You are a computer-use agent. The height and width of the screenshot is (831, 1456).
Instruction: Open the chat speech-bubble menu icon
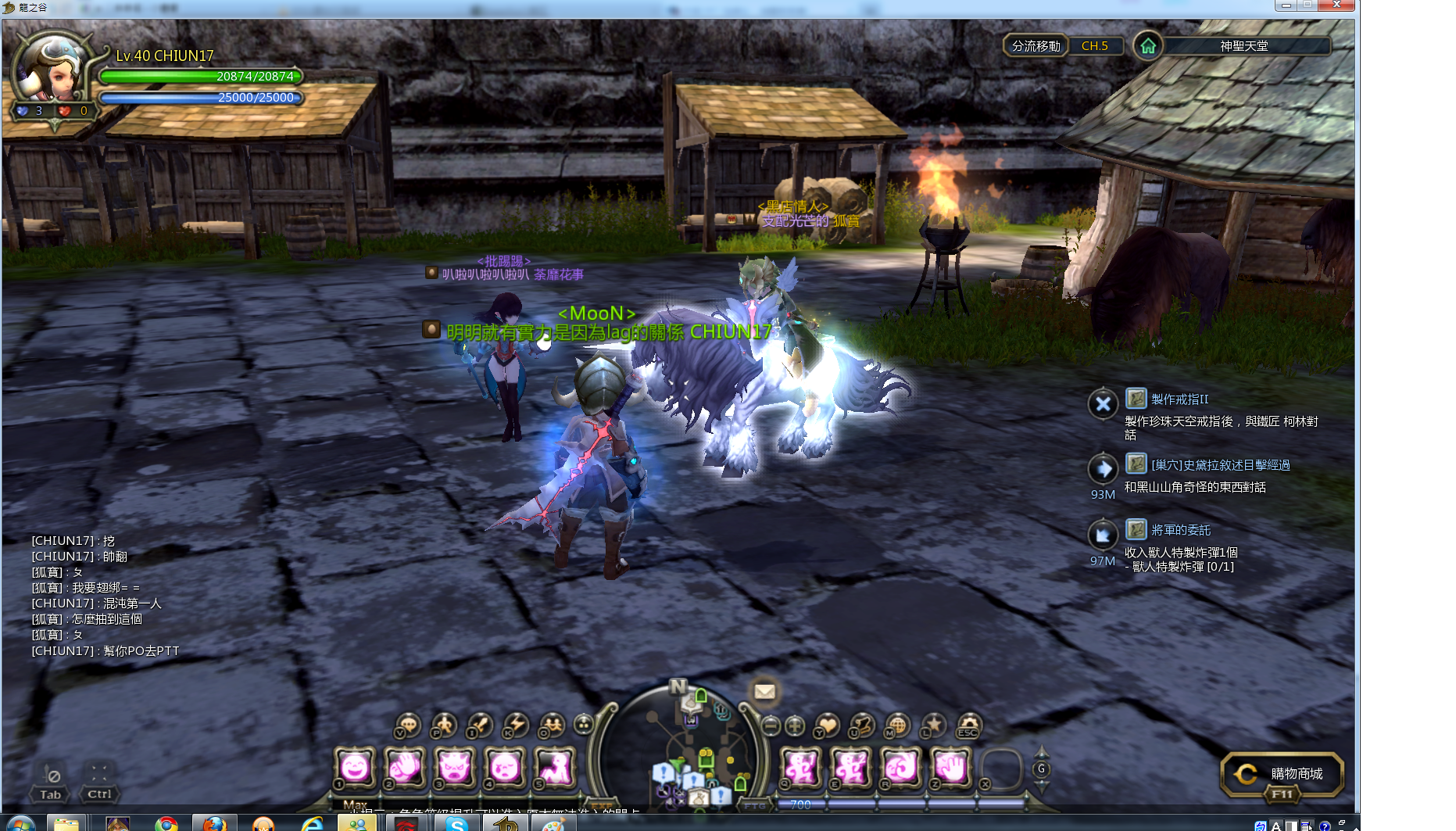click(408, 725)
